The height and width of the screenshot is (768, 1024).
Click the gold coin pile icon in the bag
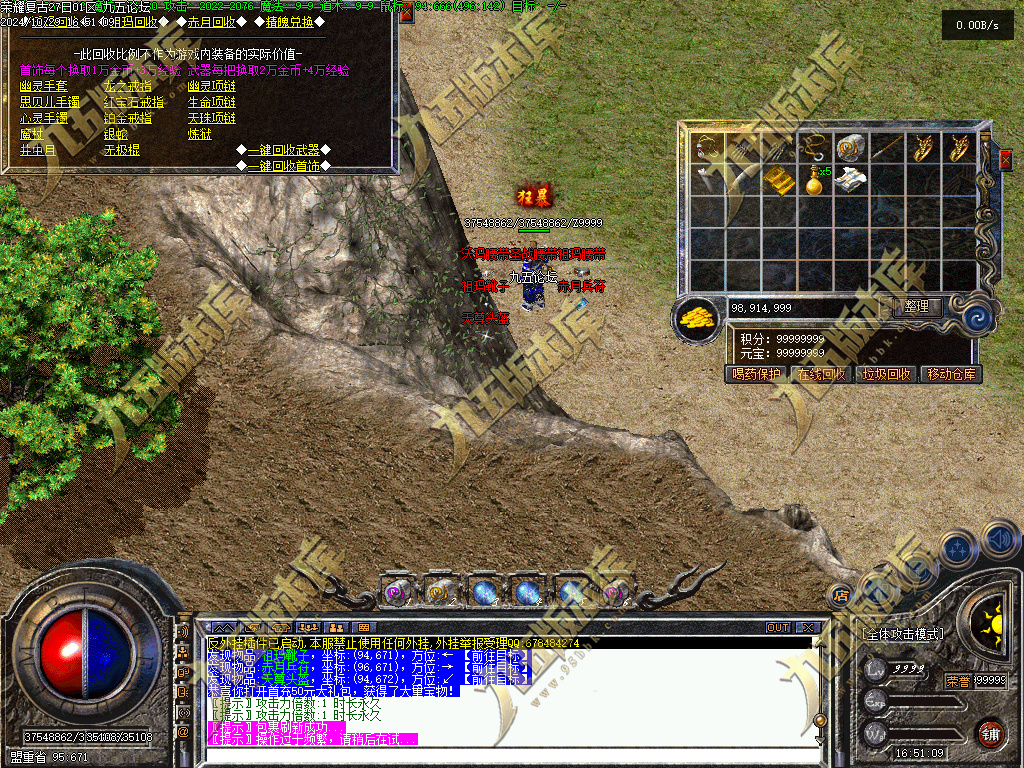[698, 317]
